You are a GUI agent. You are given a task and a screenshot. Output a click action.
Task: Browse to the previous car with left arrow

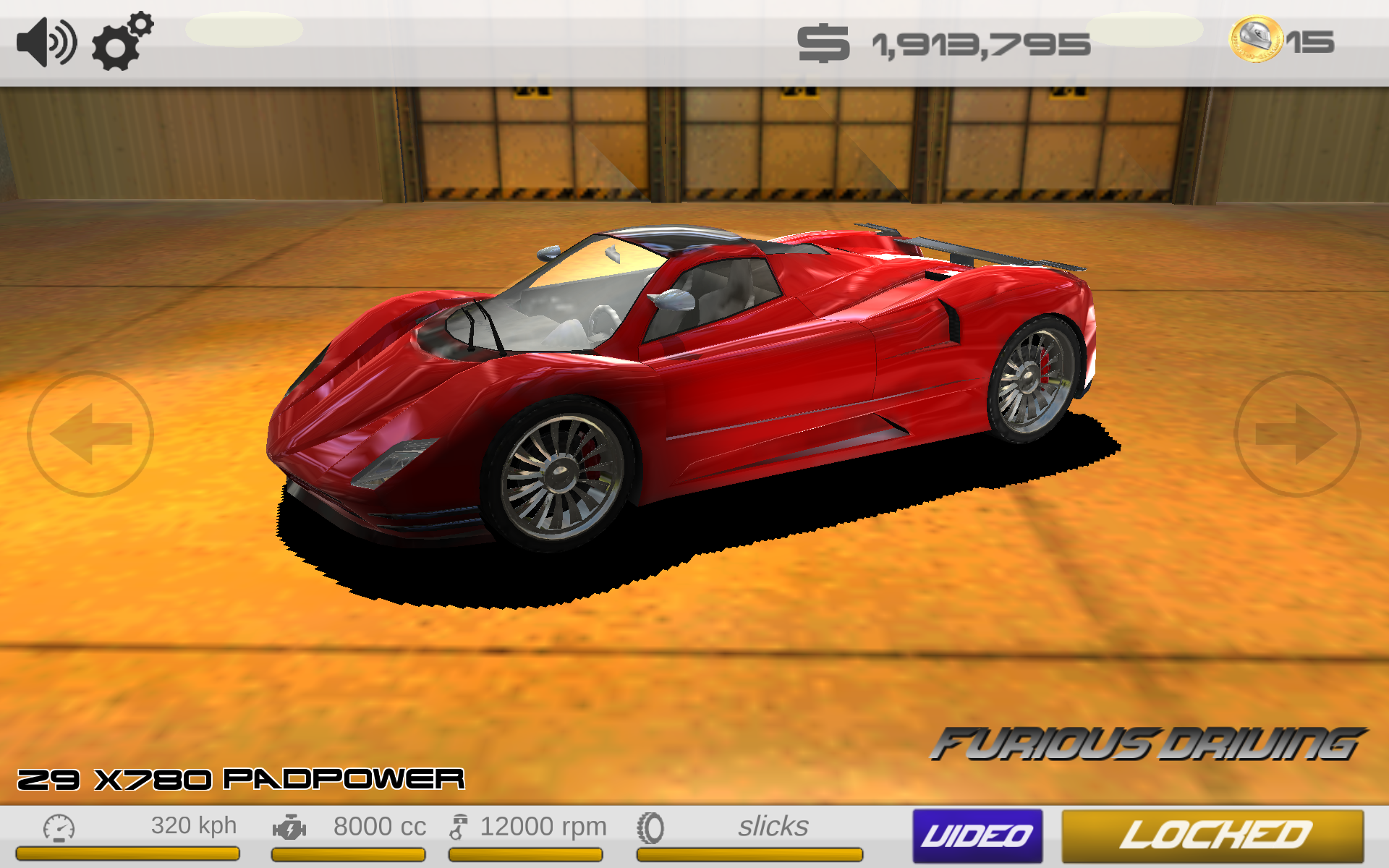(89, 434)
